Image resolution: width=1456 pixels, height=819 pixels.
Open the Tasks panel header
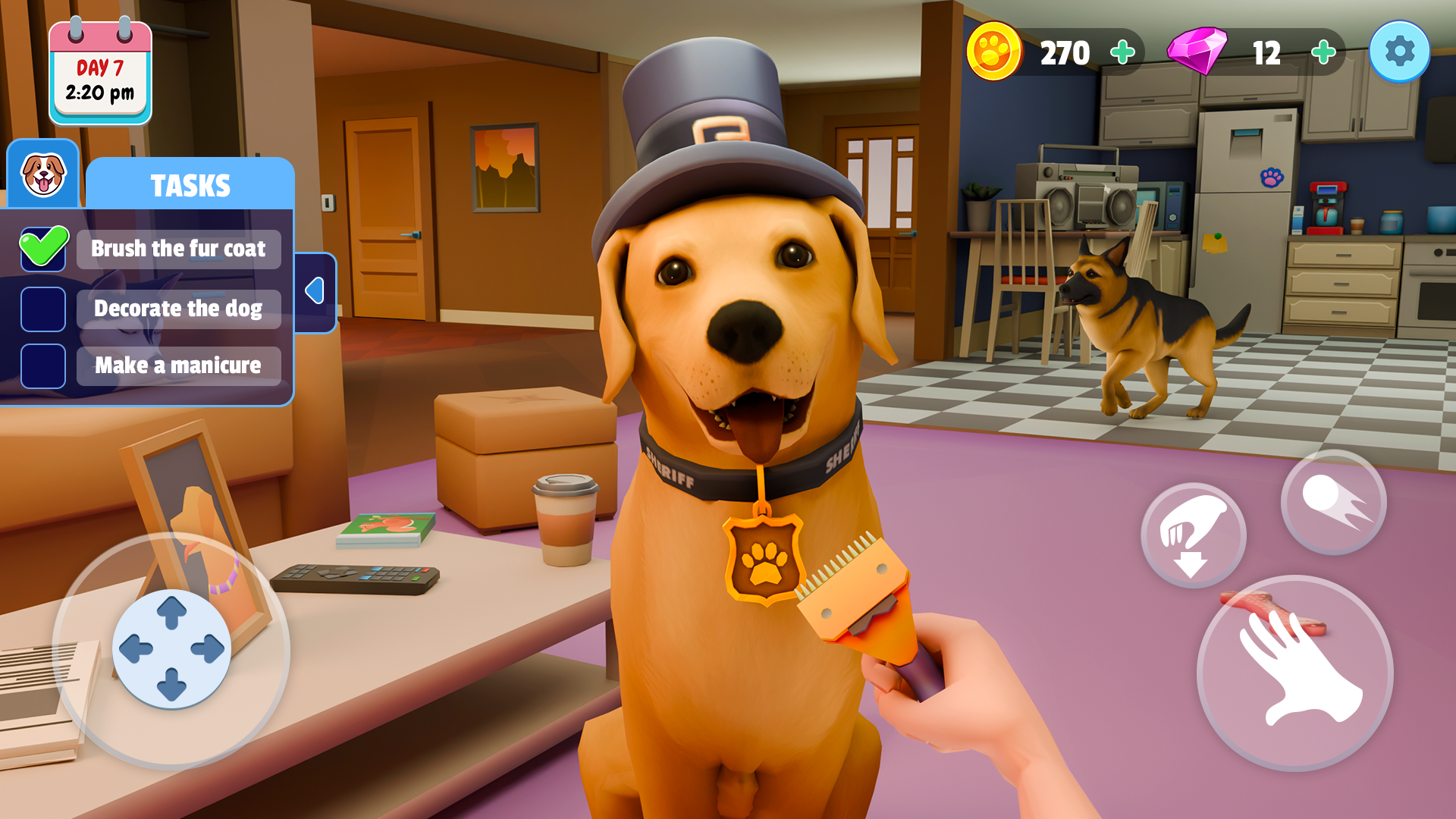point(190,184)
